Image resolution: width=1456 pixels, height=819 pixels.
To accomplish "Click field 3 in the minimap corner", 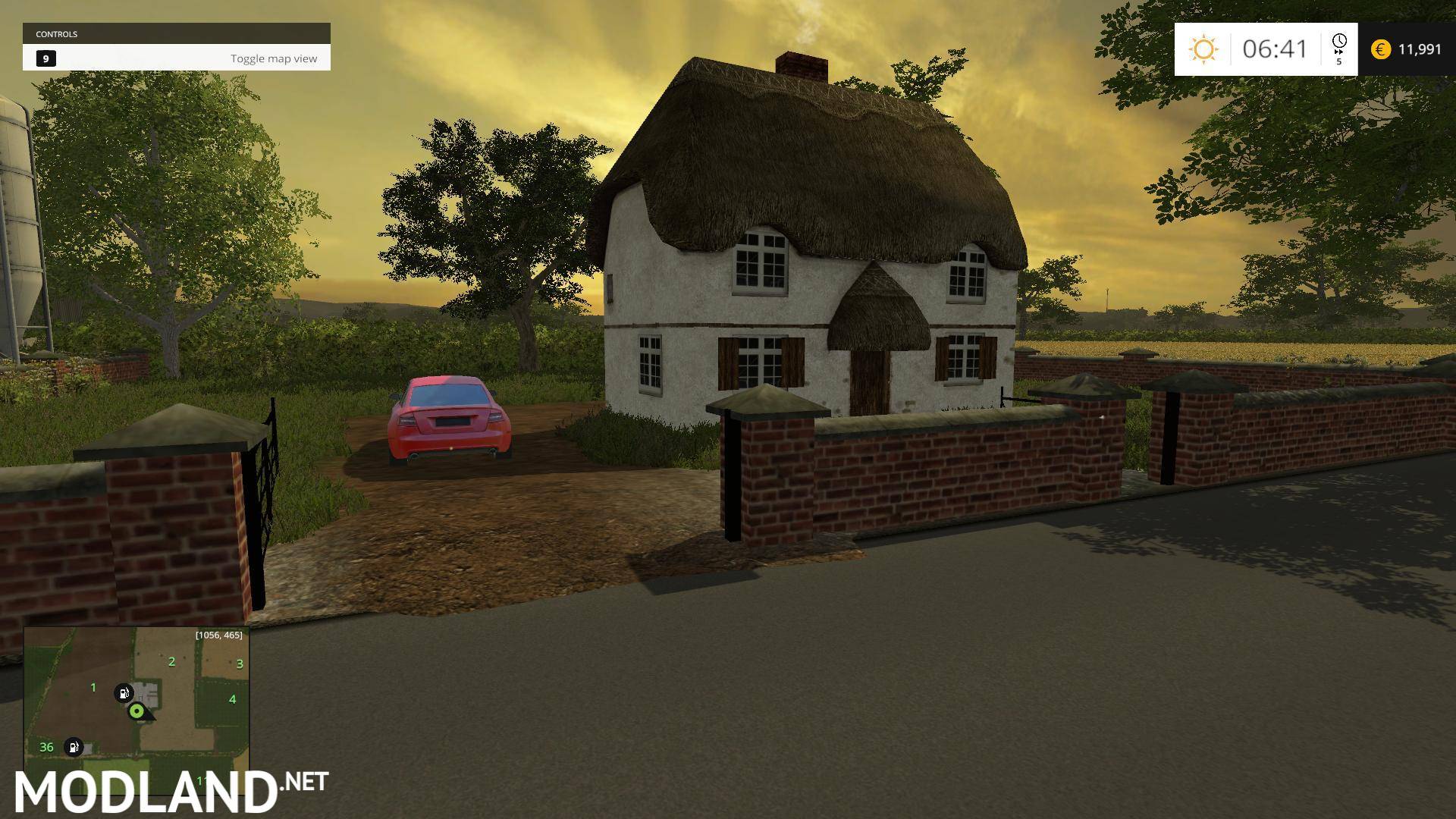I will pos(240,661).
